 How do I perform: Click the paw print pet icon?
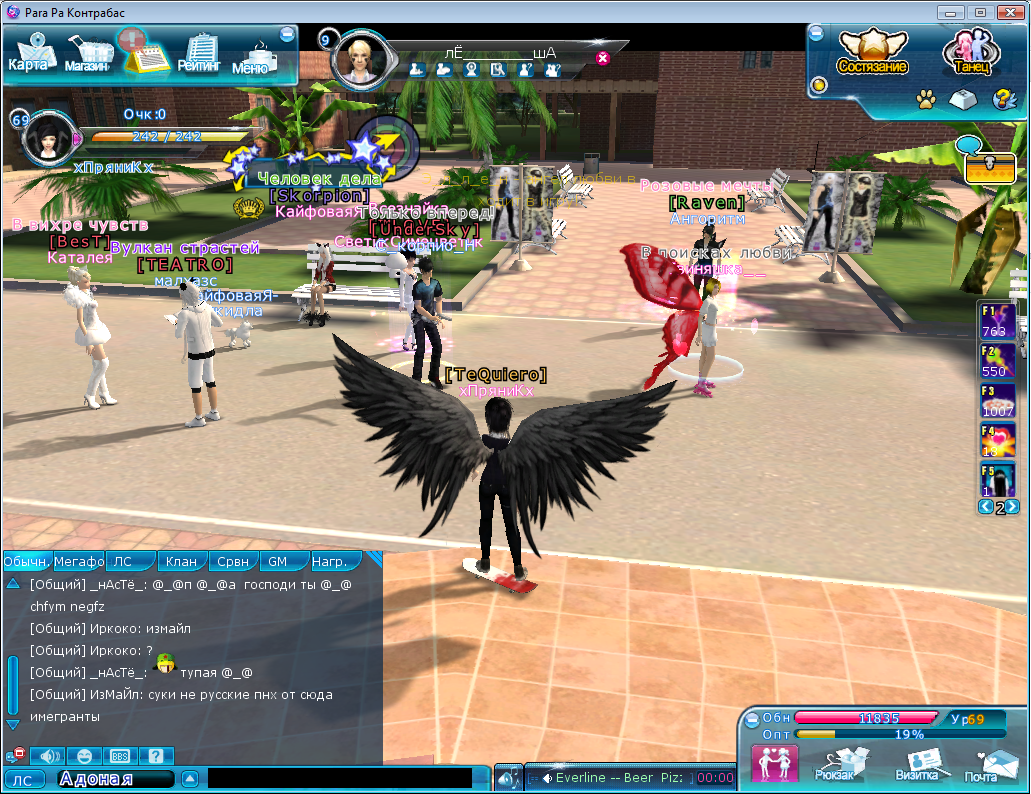coord(926,99)
